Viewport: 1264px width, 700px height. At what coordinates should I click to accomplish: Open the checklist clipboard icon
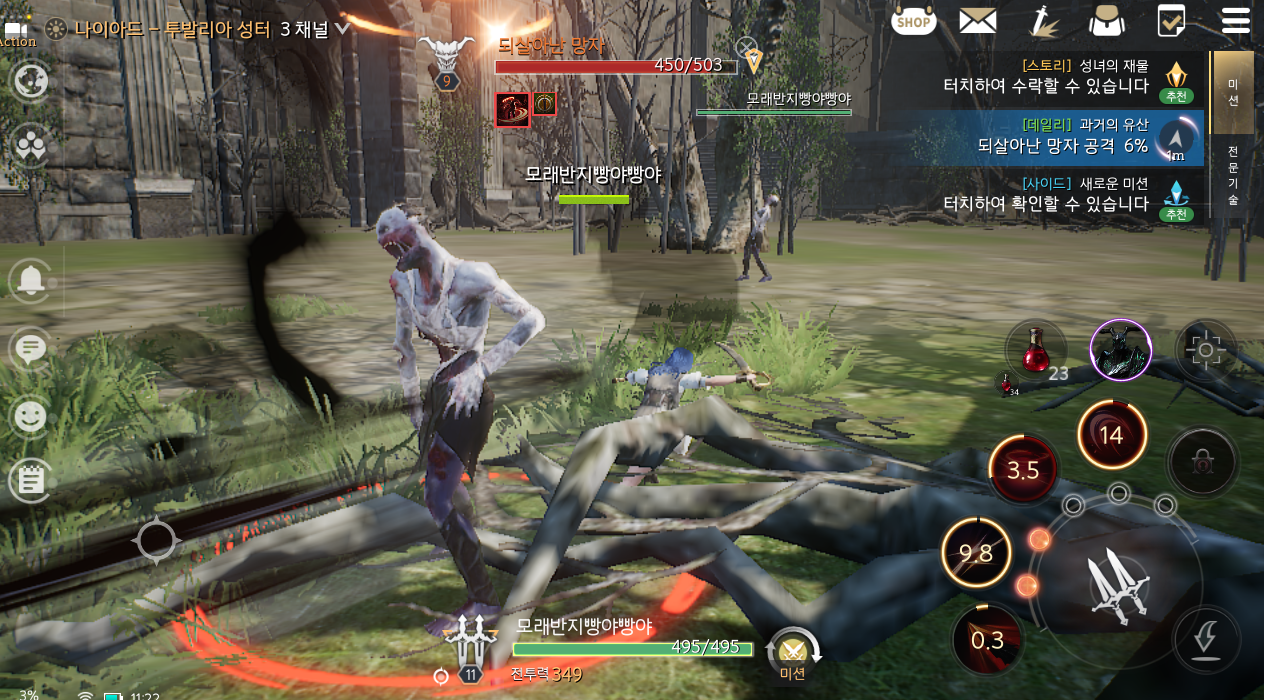[x=1171, y=20]
